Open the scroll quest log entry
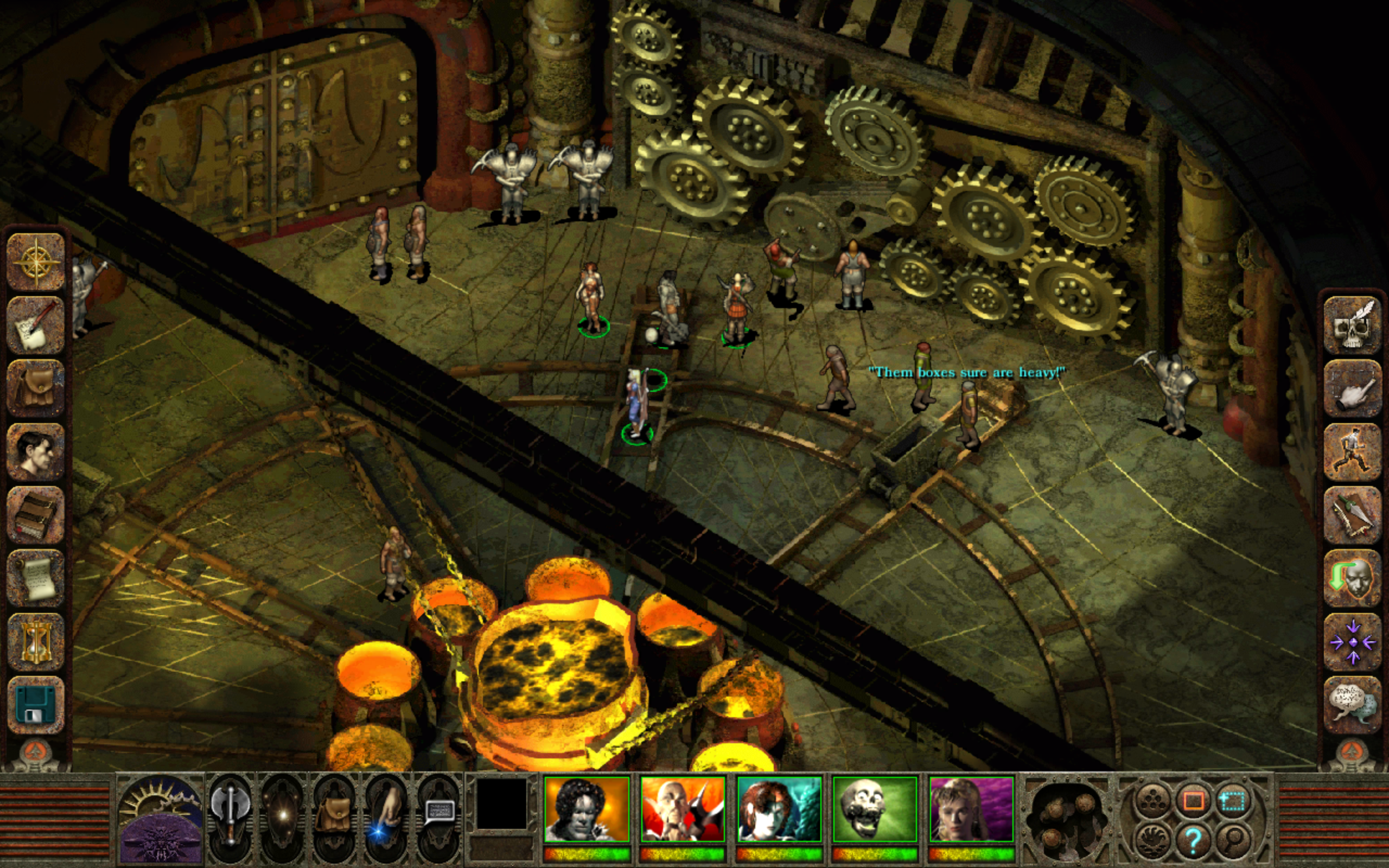This screenshot has width=1389, height=868. pyautogui.click(x=36, y=575)
